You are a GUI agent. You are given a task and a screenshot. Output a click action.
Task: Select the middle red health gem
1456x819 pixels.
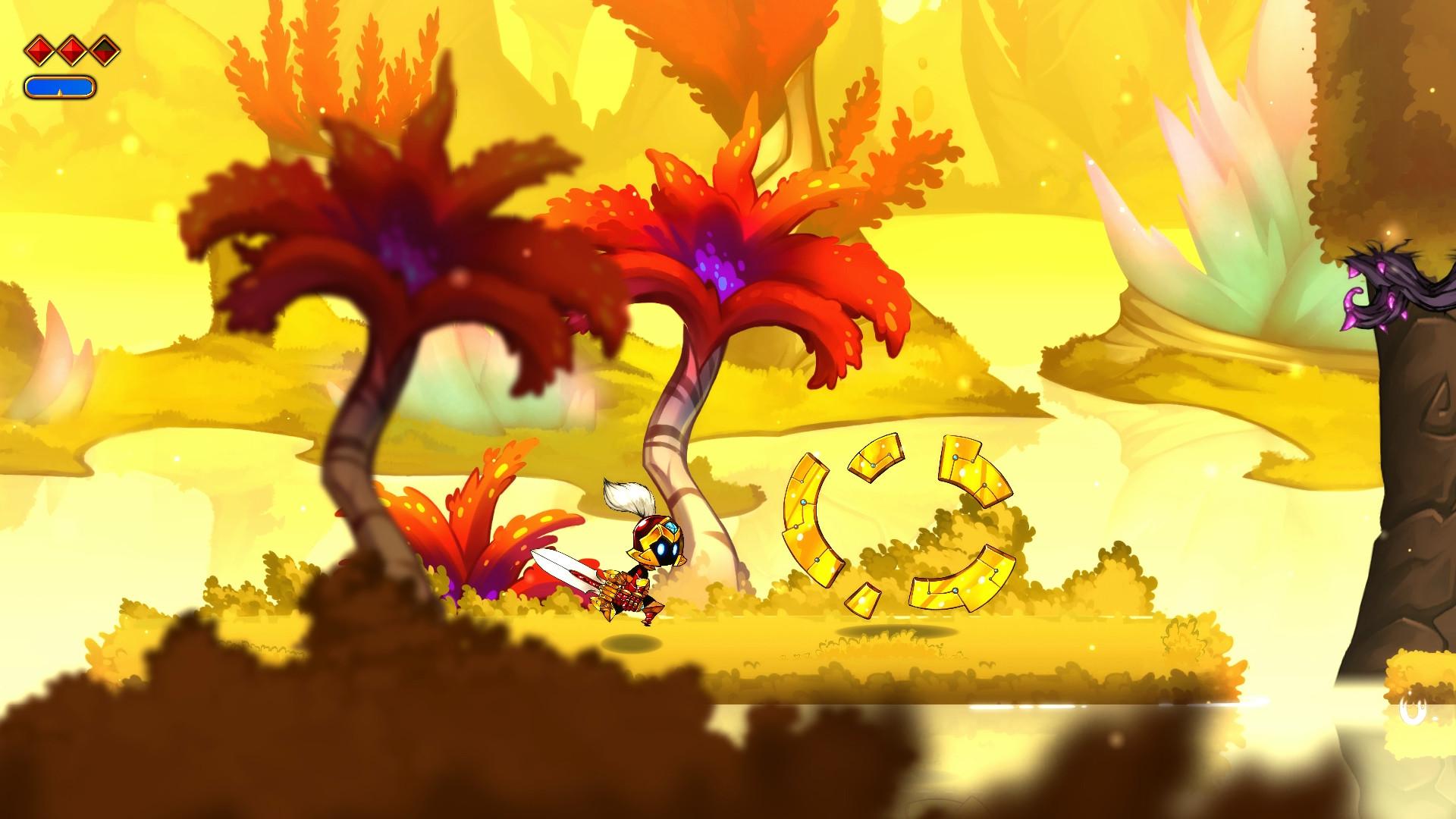[71, 52]
